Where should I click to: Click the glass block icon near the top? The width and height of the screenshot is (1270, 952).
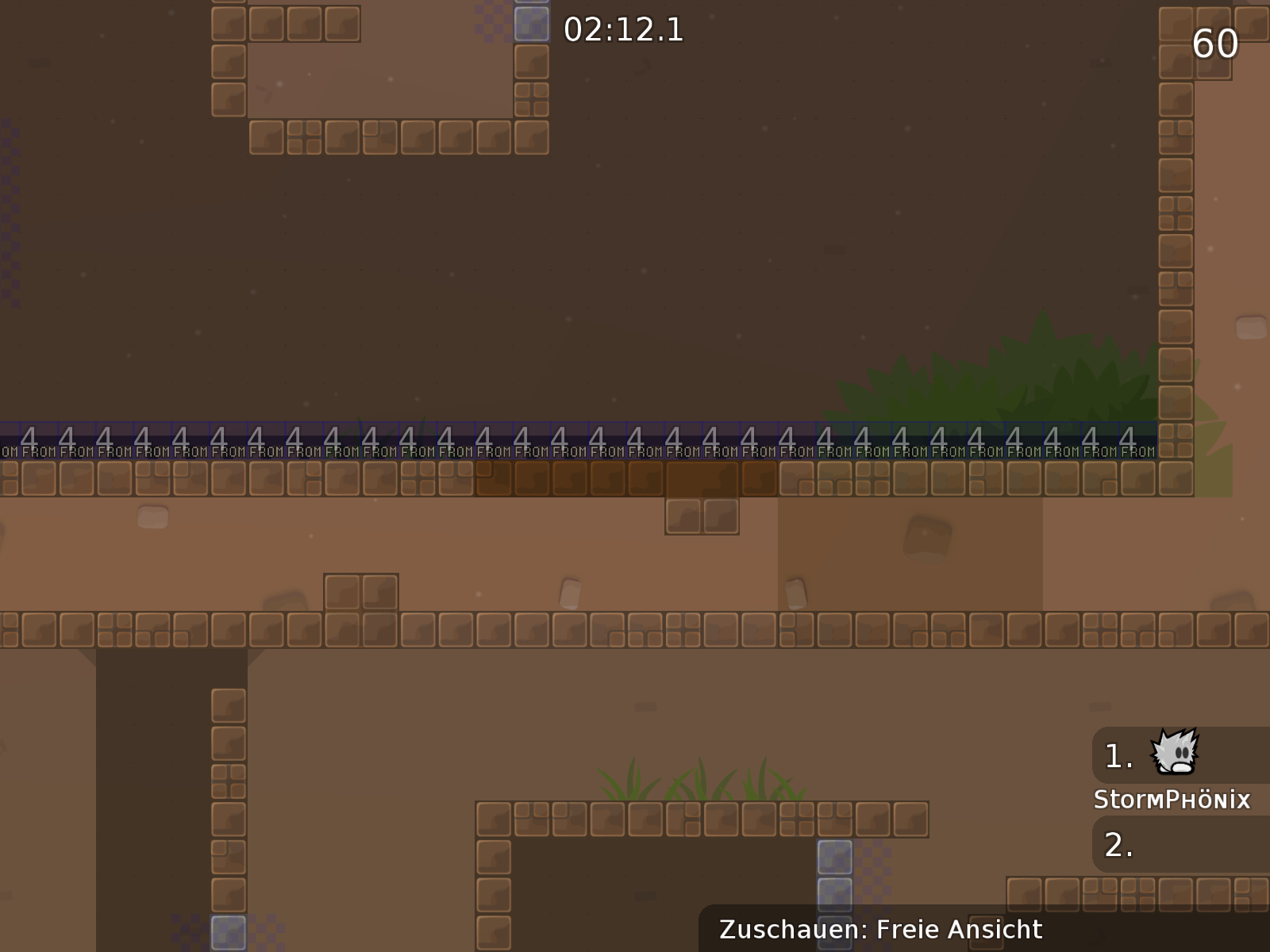click(530, 24)
